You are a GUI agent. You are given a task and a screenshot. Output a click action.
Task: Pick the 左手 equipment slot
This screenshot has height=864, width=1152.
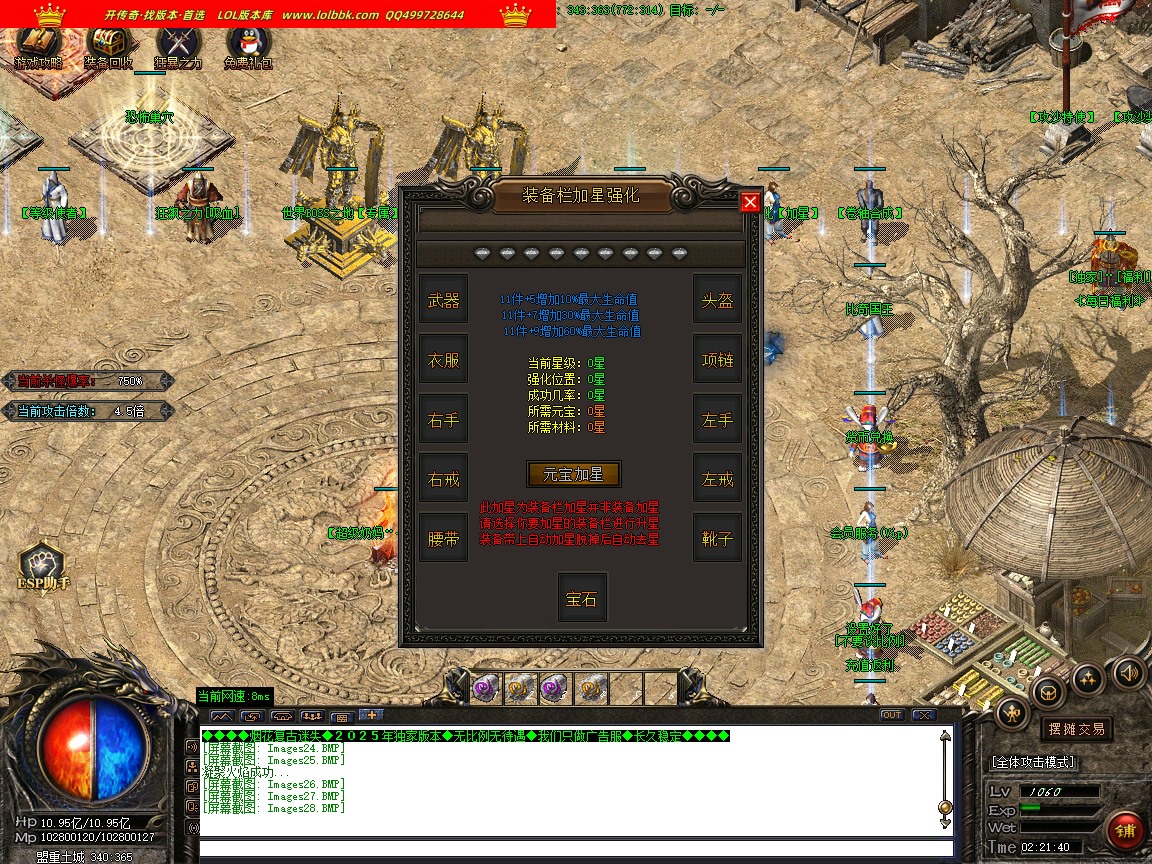tap(717, 420)
